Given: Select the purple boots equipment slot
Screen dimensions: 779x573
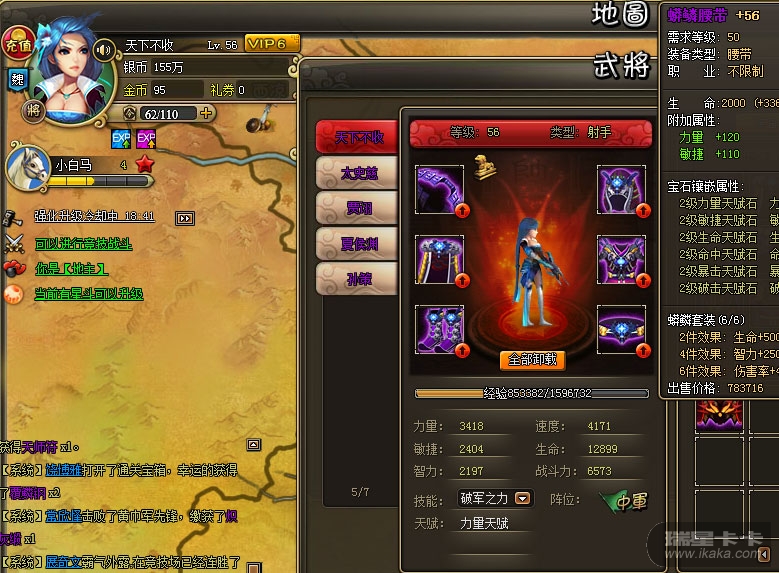Looking at the screenshot, I should pos(439,329).
